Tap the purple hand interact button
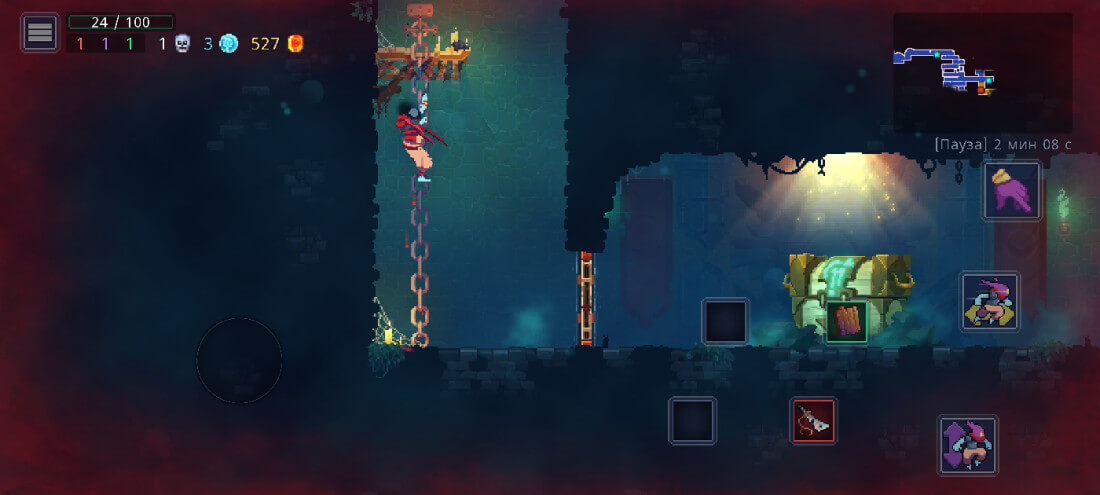Screen dimensions: 1100x495 tap(1011, 190)
